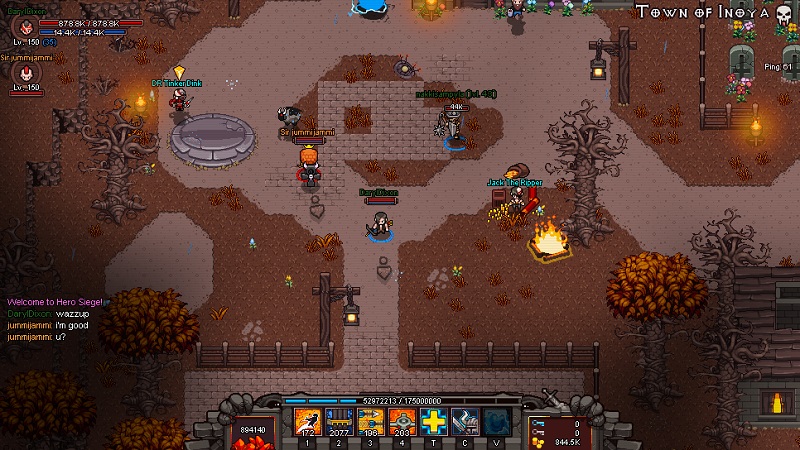The width and height of the screenshot is (800, 450).
Task: Fire the bullet barrage skill in slot 3
Action: pos(370,422)
